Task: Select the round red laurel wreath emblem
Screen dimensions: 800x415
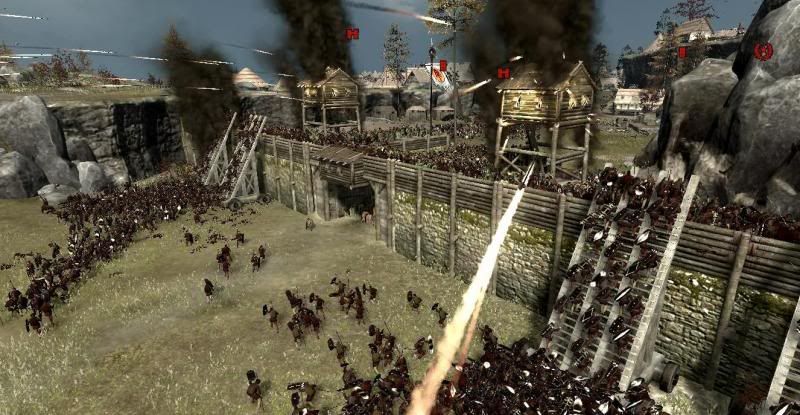Action: (x=763, y=51)
